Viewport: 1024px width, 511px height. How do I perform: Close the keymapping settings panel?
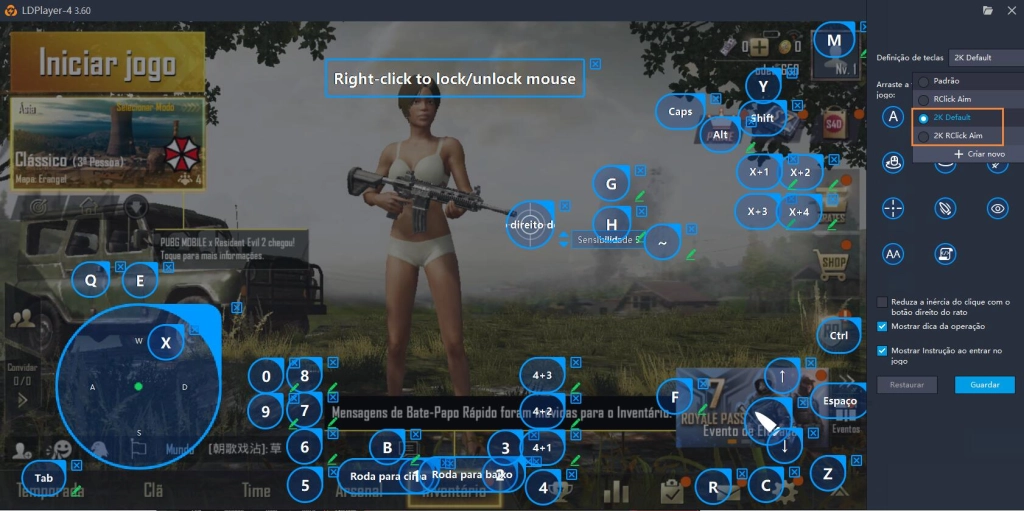point(1012,10)
